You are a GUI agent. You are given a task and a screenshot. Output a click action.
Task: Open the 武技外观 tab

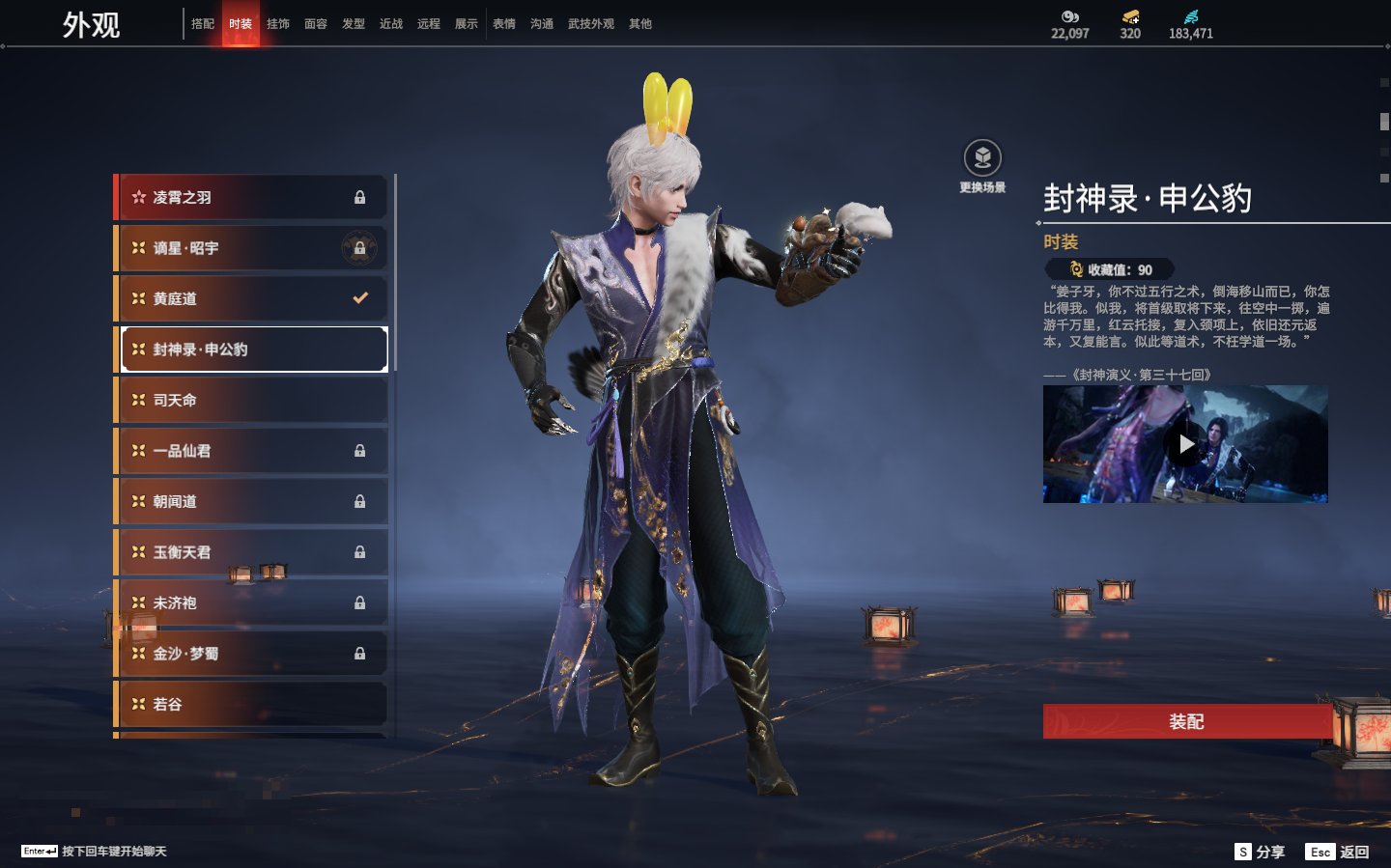pyautogui.click(x=591, y=24)
